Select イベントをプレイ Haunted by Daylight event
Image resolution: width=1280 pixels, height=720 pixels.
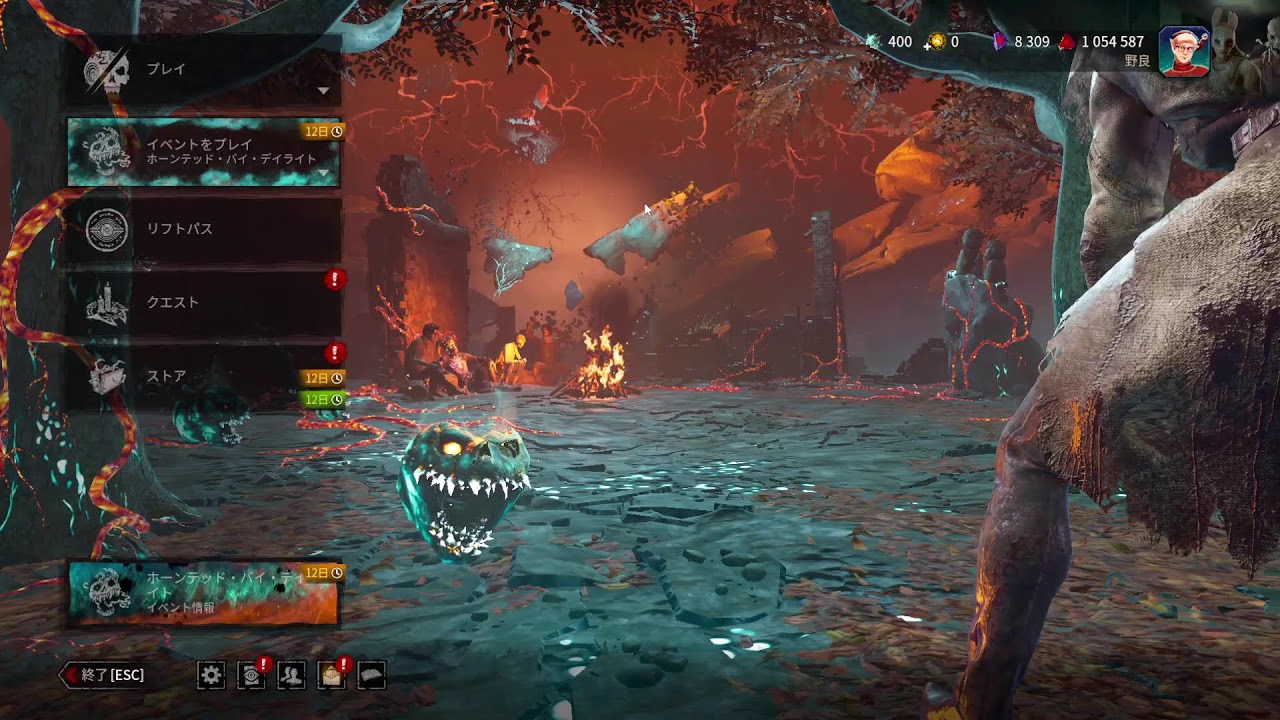tap(204, 152)
